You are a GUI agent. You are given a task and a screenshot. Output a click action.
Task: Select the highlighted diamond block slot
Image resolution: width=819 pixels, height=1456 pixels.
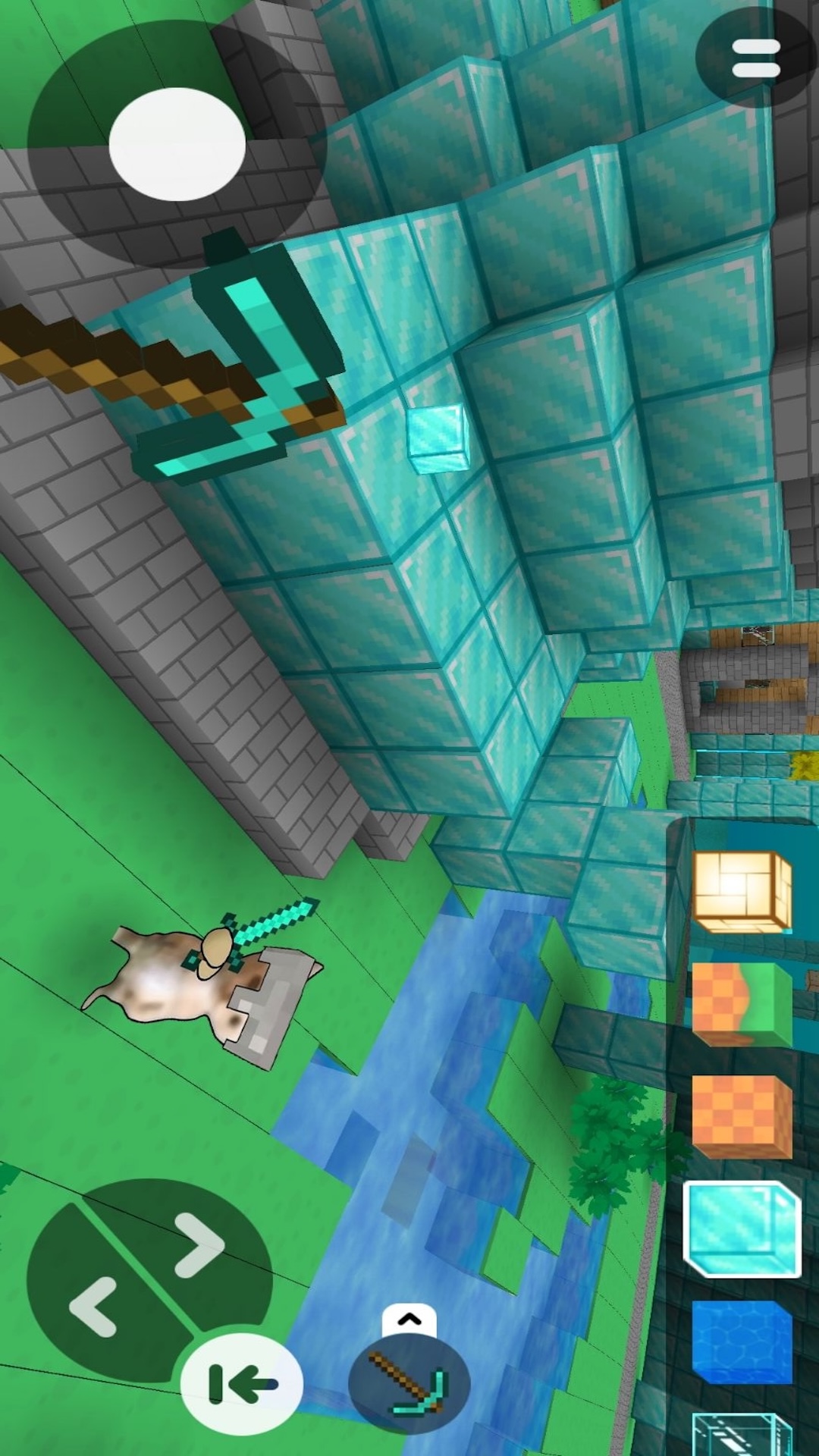click(742, 1229)
